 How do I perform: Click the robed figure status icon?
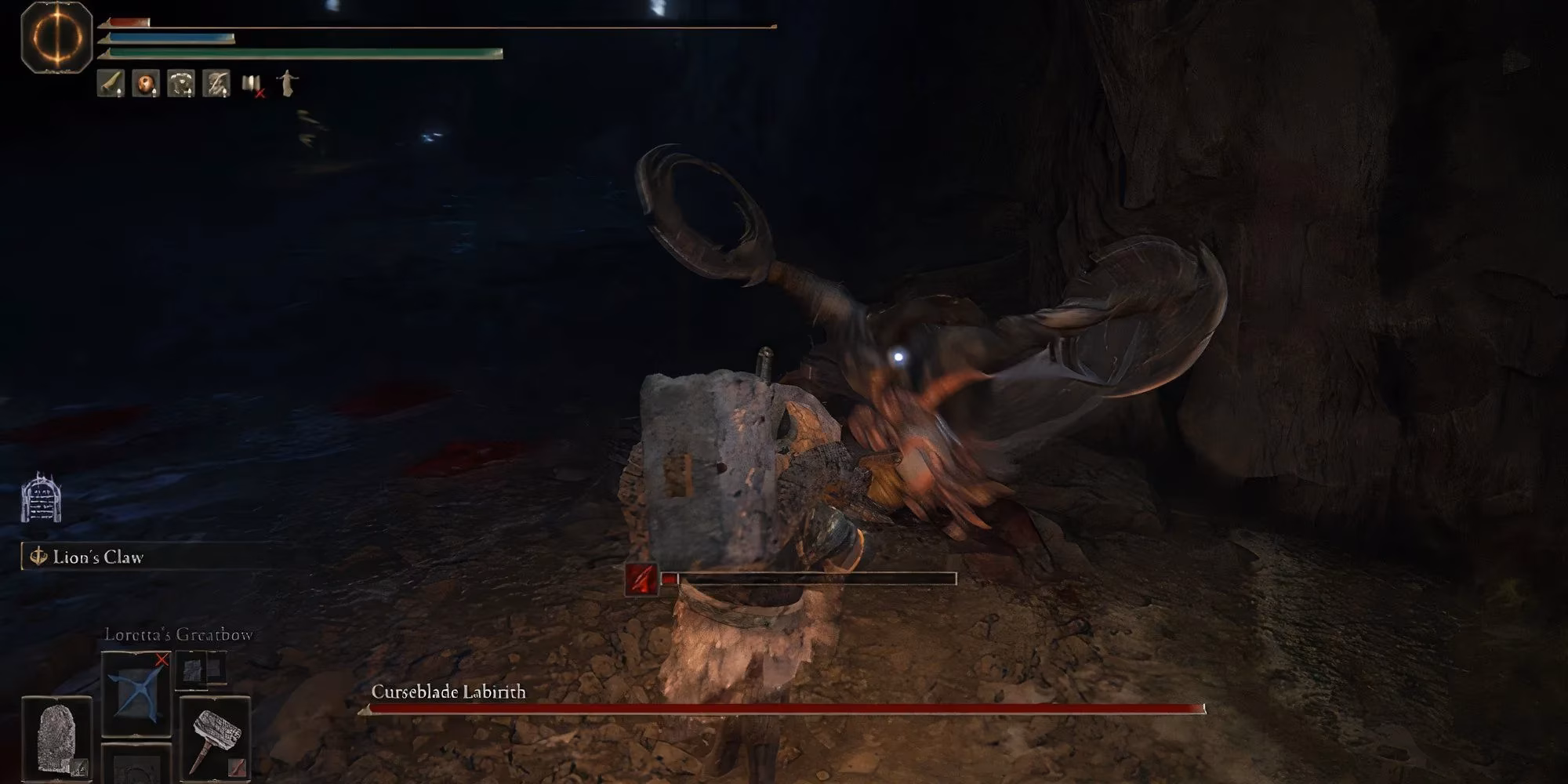(287, 83)
